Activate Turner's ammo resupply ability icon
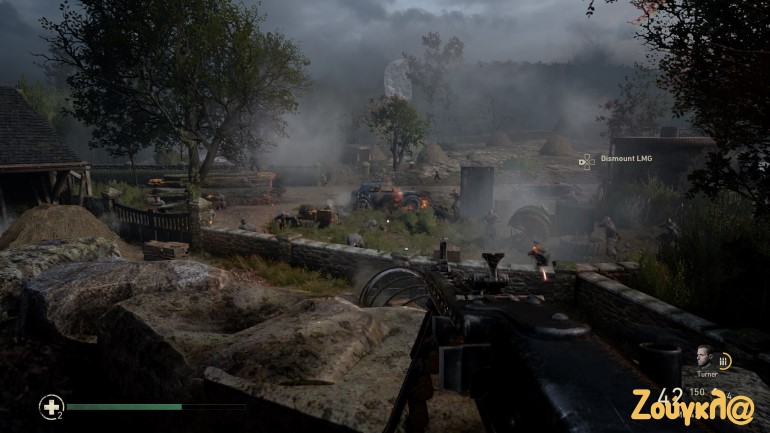The width and height of the screenshot is (770, 433). (x=725, y=361)
